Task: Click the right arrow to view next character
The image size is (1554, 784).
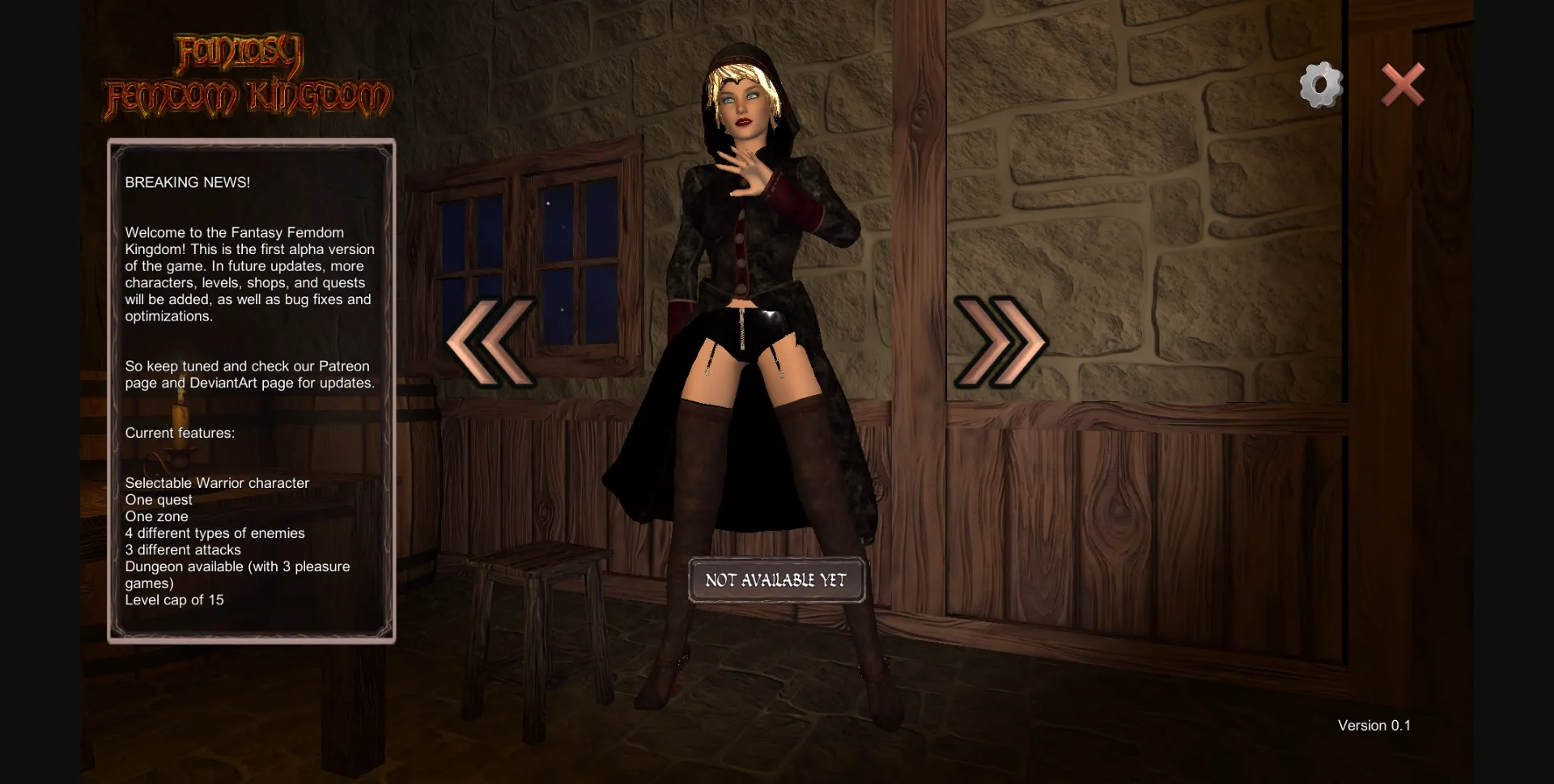Action: 1000,342
